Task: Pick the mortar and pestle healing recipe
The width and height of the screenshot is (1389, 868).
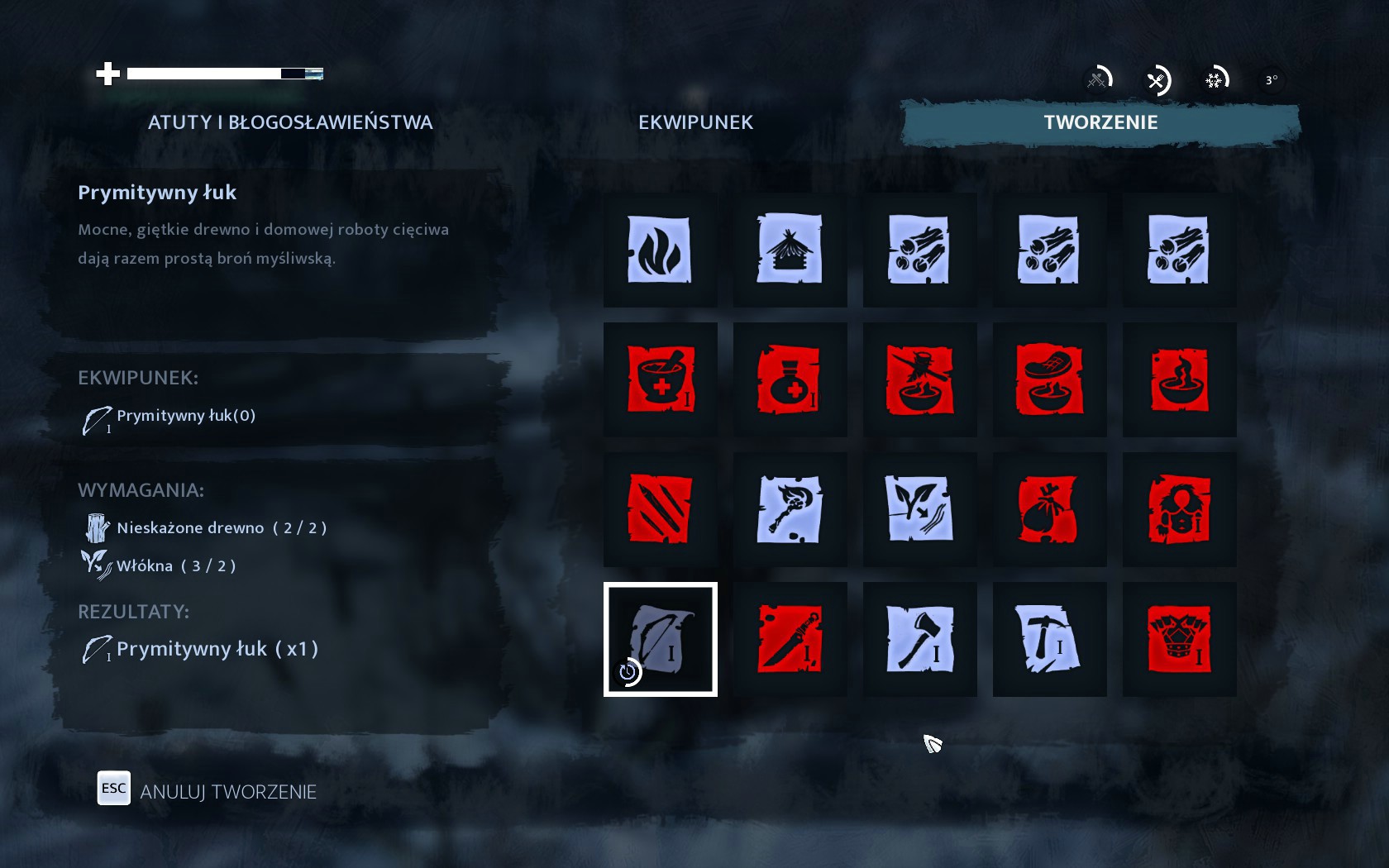Action: click(660, 379)
